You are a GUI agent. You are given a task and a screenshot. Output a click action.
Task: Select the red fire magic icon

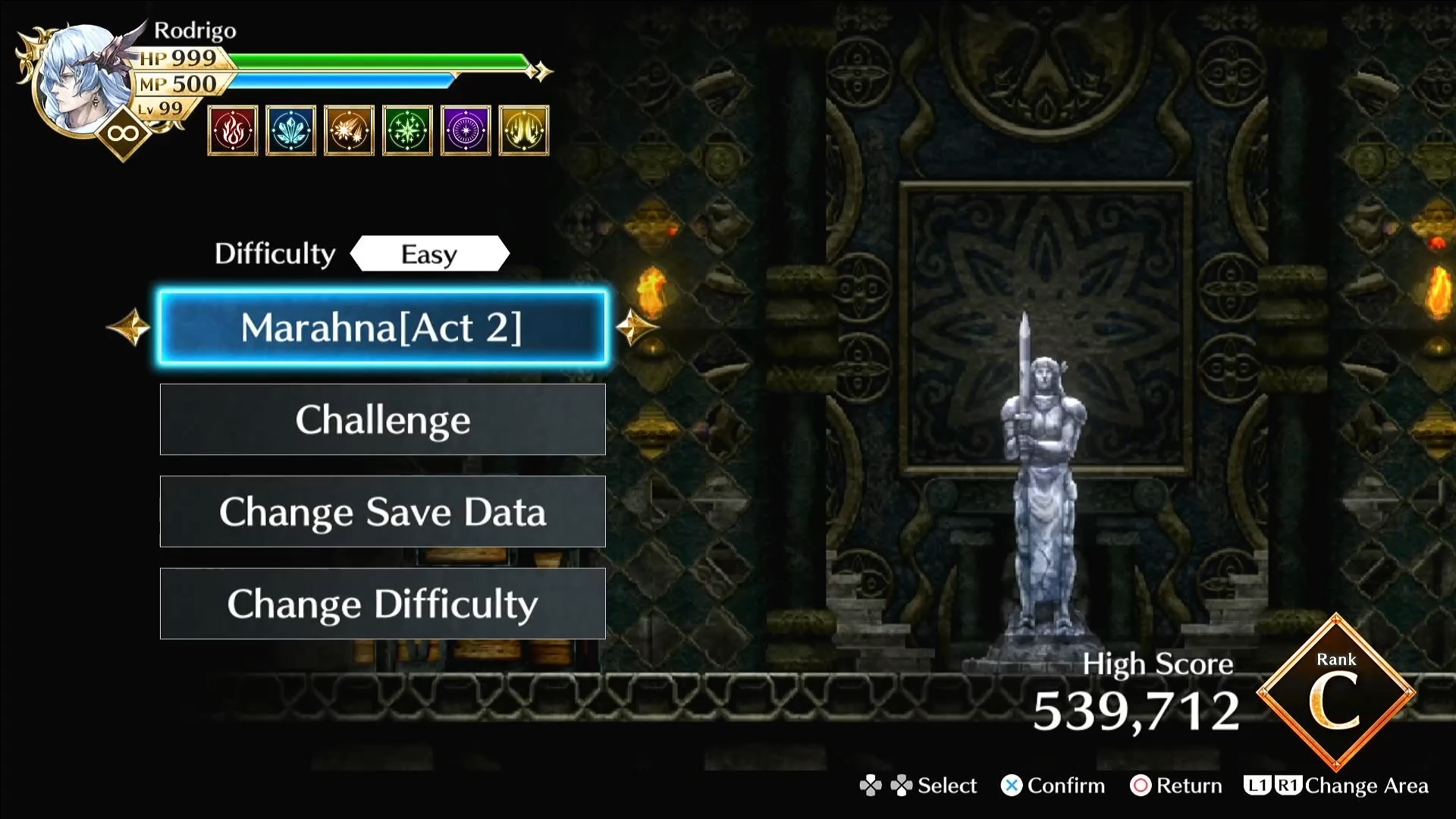pos(233,131)
